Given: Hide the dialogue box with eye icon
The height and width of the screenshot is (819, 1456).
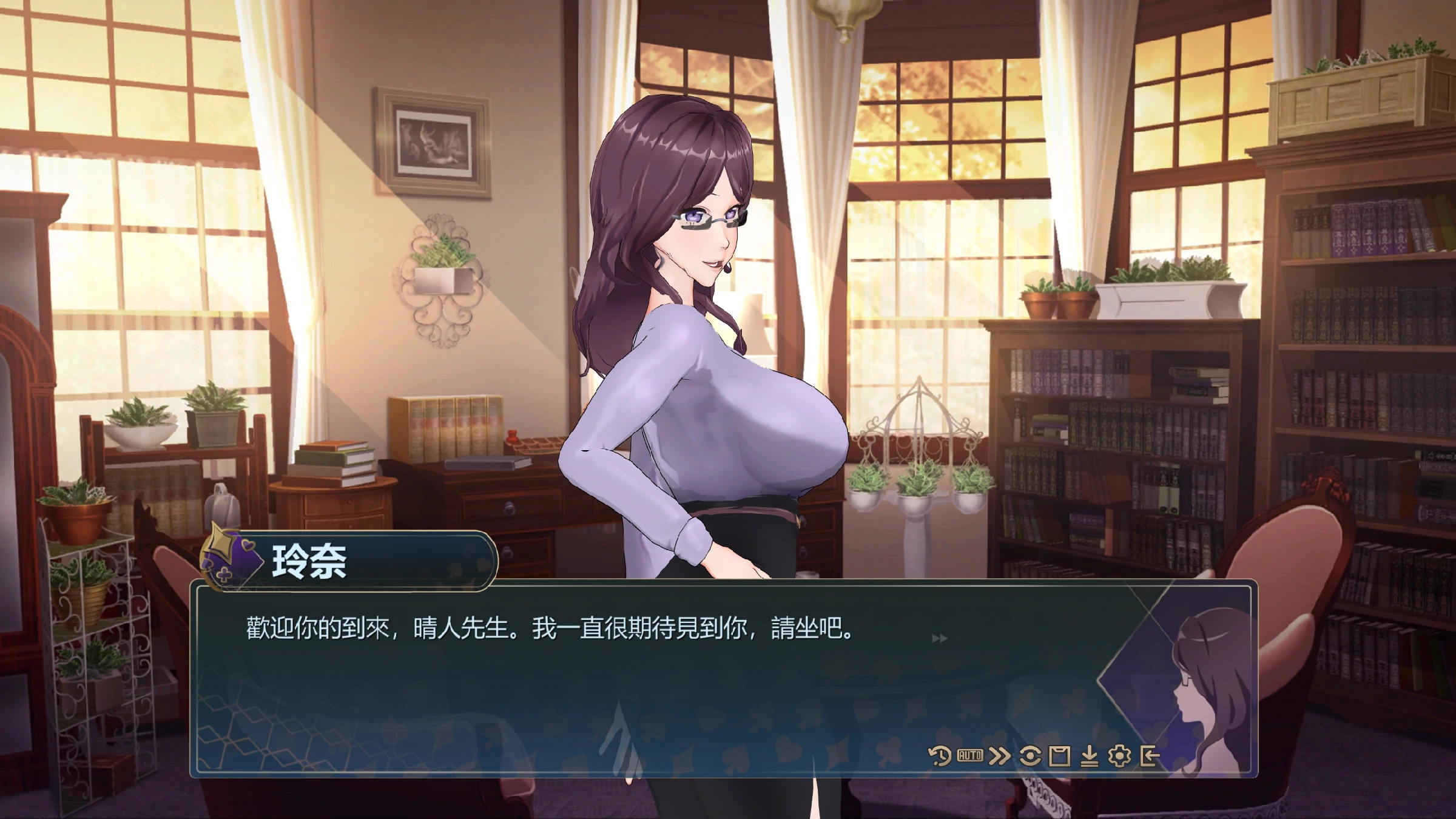Looking at the screenshot, I should coord(1030,756).
